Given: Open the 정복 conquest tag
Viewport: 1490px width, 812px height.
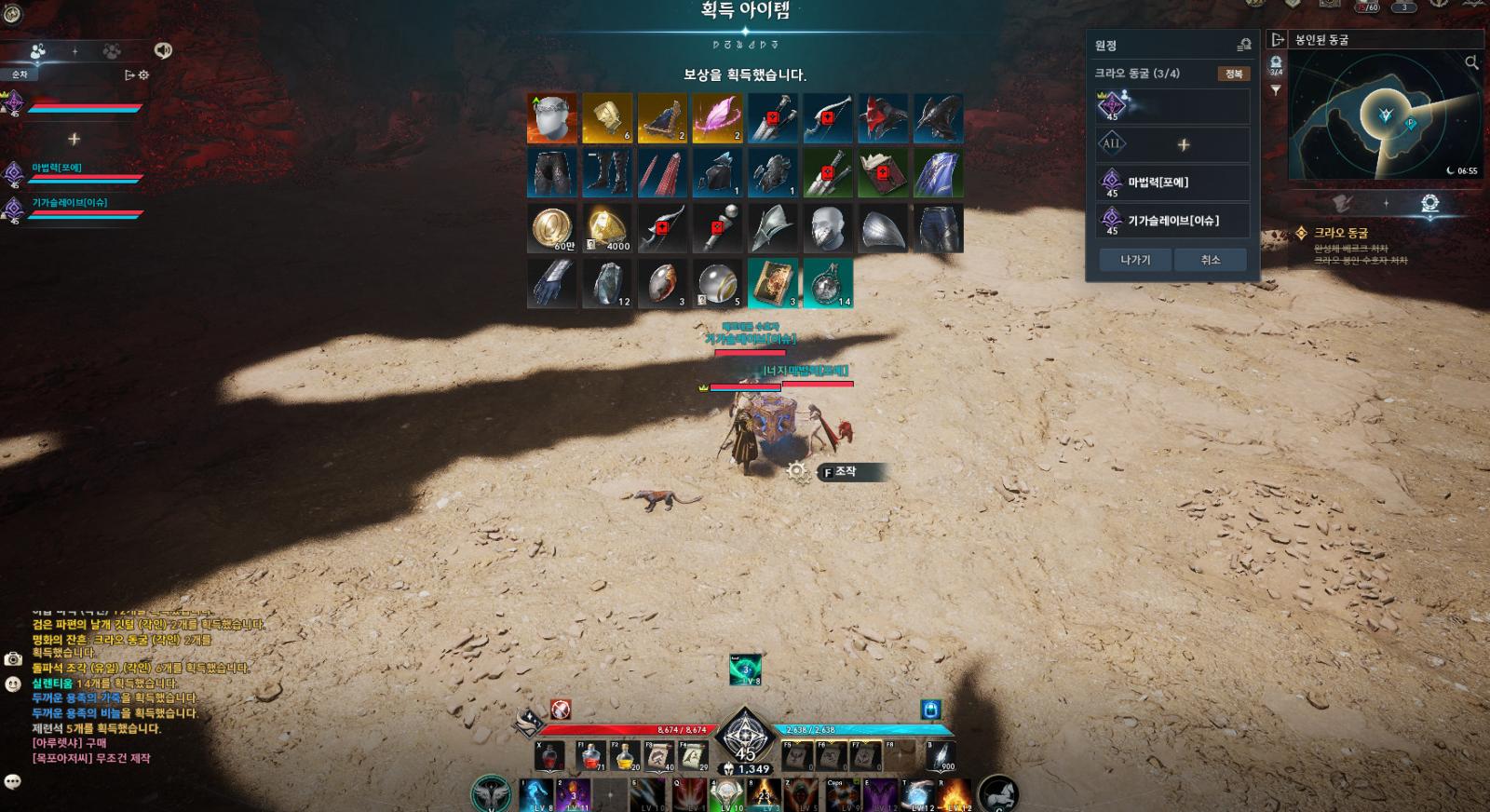Looking at the screenshot, I should [x=1233, y=74].
